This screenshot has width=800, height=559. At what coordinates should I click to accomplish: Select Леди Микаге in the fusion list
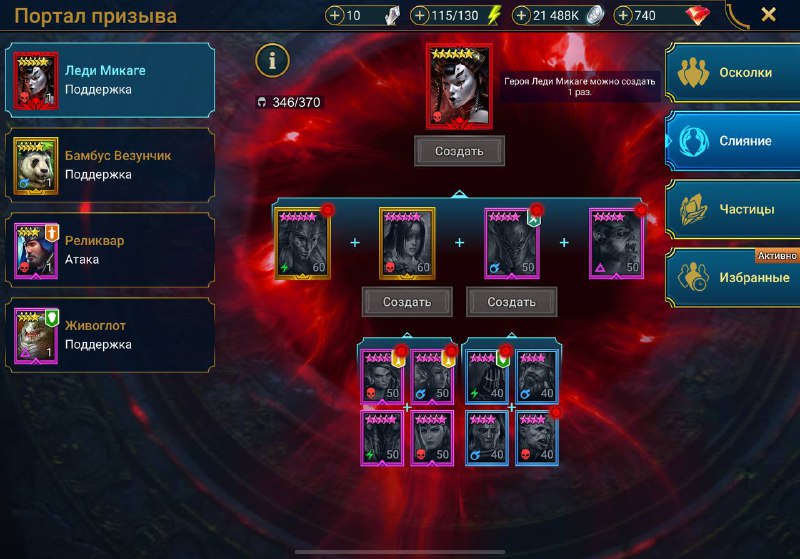[110, 80]
